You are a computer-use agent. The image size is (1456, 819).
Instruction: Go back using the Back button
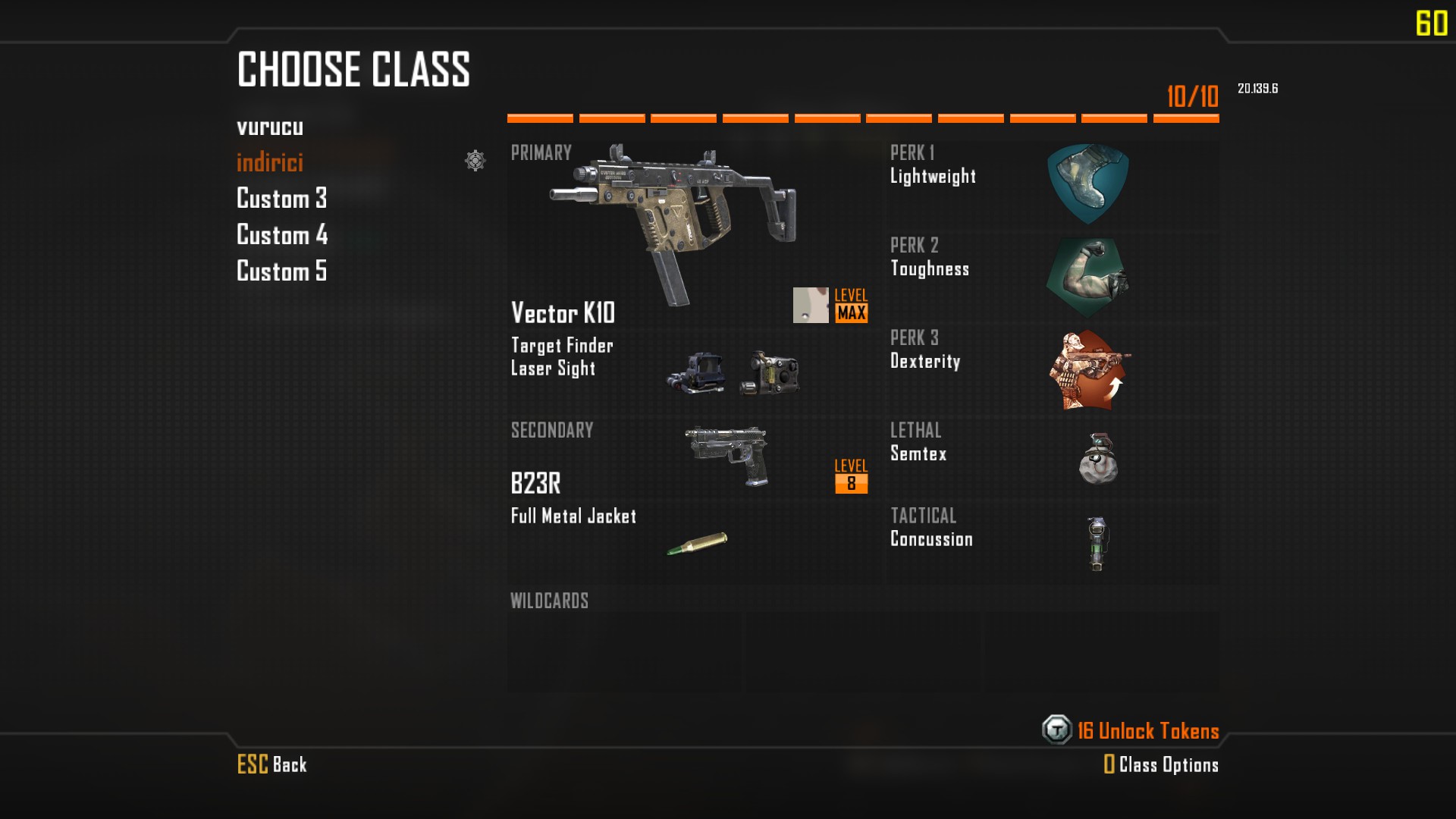[x=272, y=764]
